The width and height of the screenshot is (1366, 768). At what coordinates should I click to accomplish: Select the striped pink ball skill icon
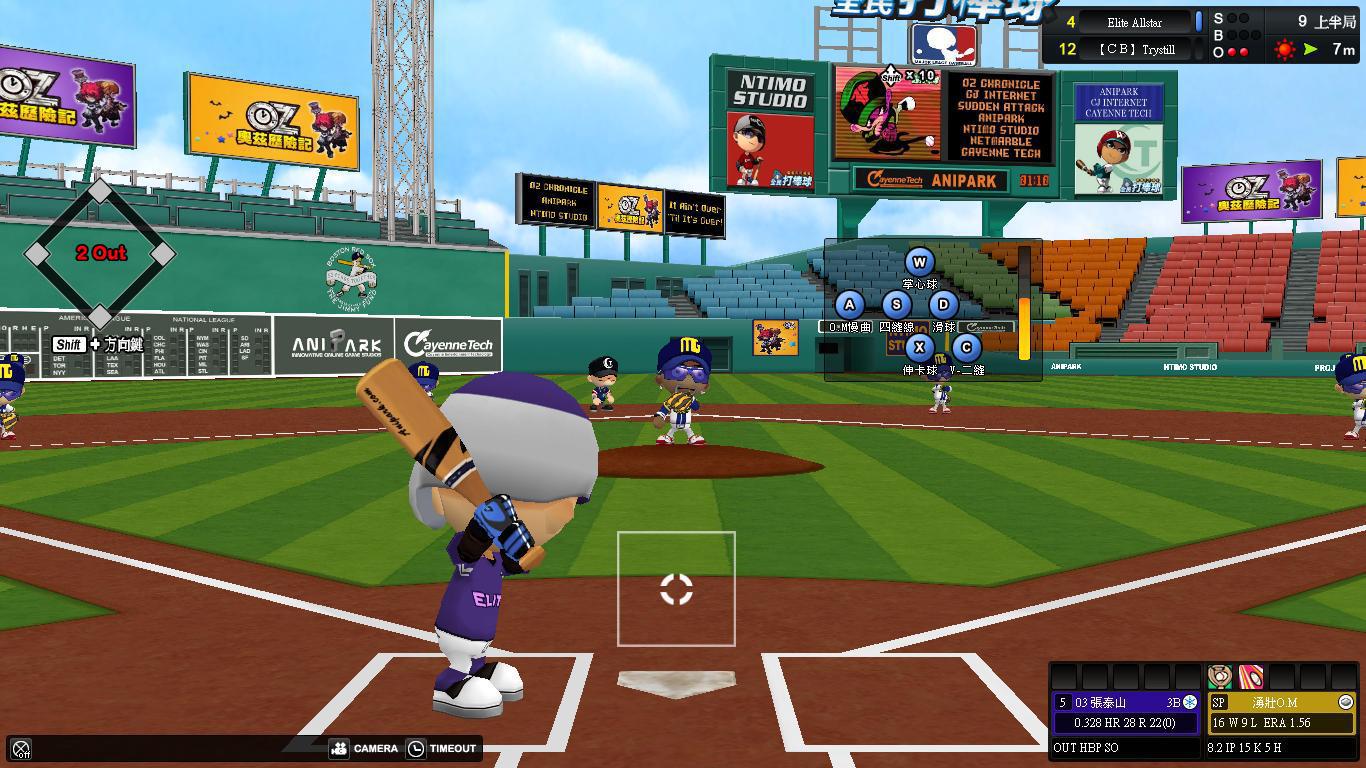coord(1251,677)
